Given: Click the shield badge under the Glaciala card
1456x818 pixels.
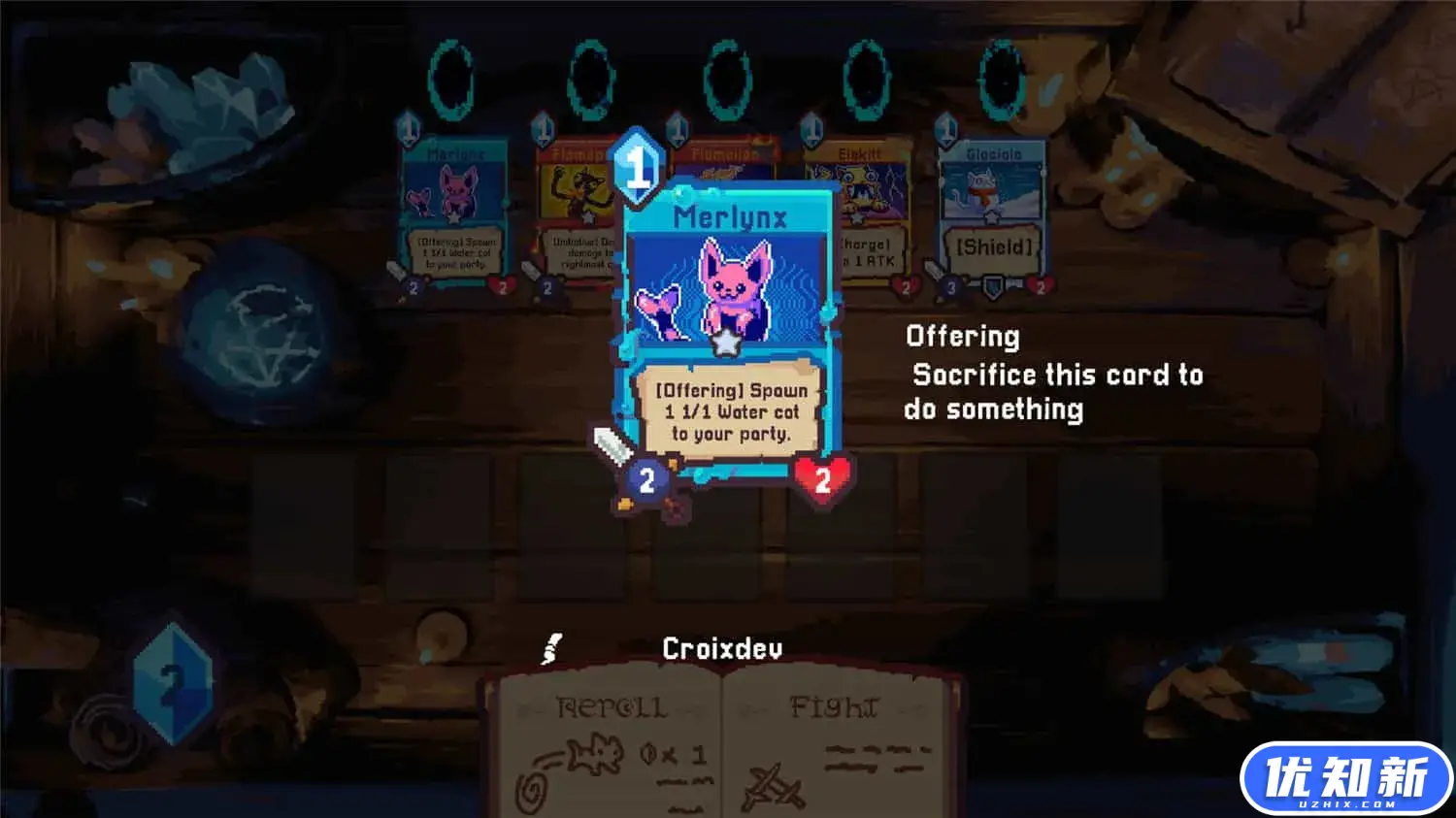Looking at the screenshot, I should tap(992, 288).
